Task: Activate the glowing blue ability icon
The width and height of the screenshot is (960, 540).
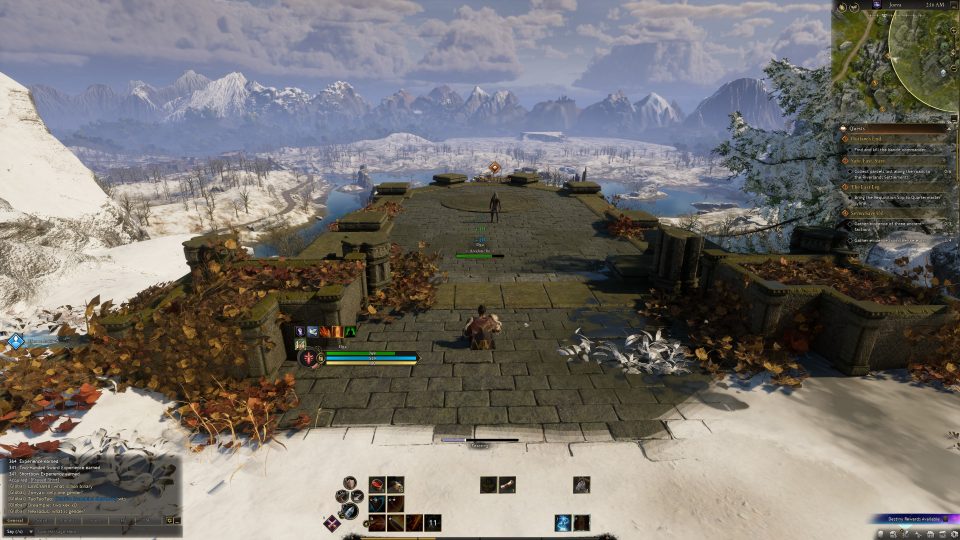Action: [563, 522]
